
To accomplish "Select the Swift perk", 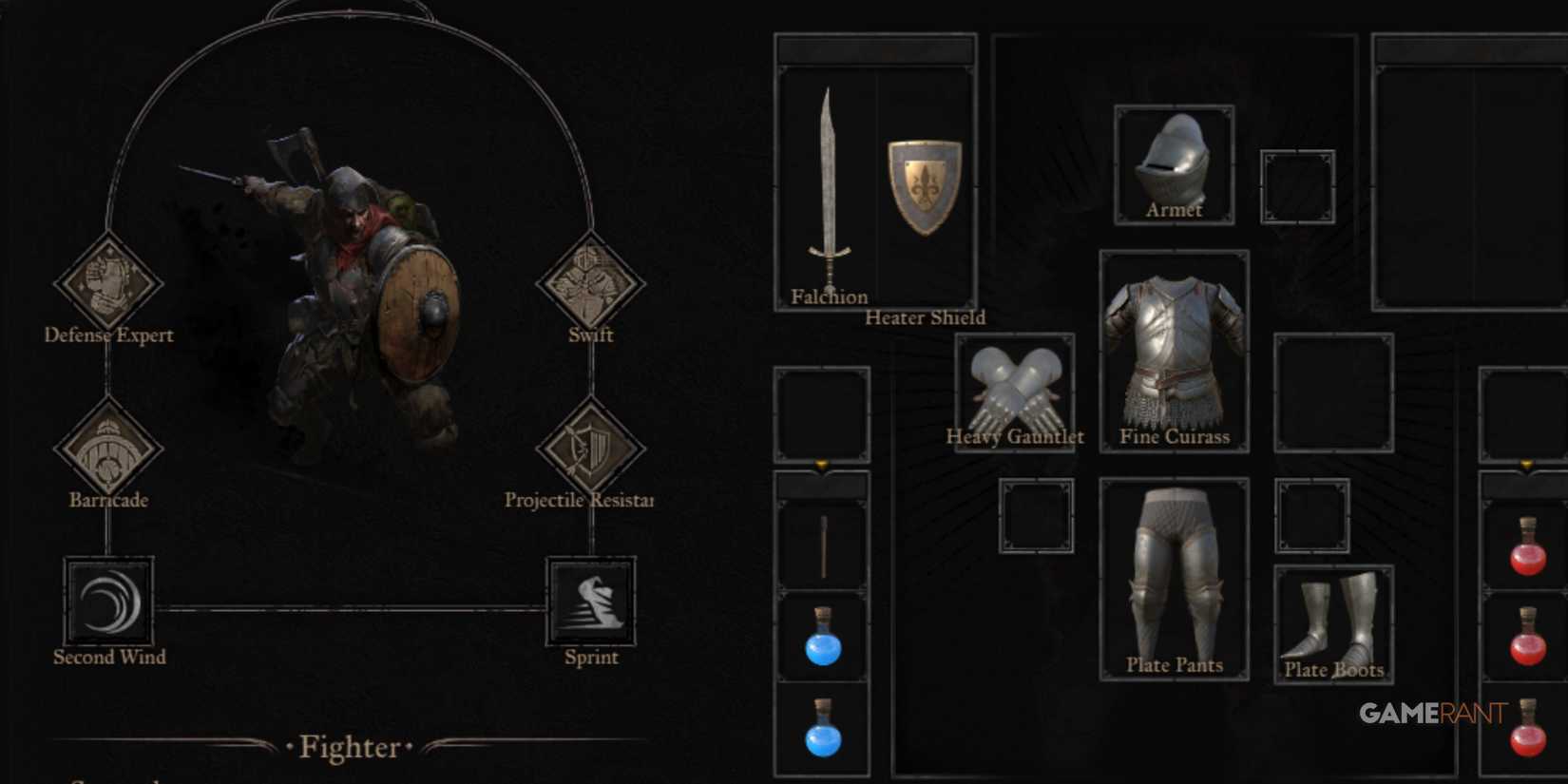I will [x=592, y=282].
